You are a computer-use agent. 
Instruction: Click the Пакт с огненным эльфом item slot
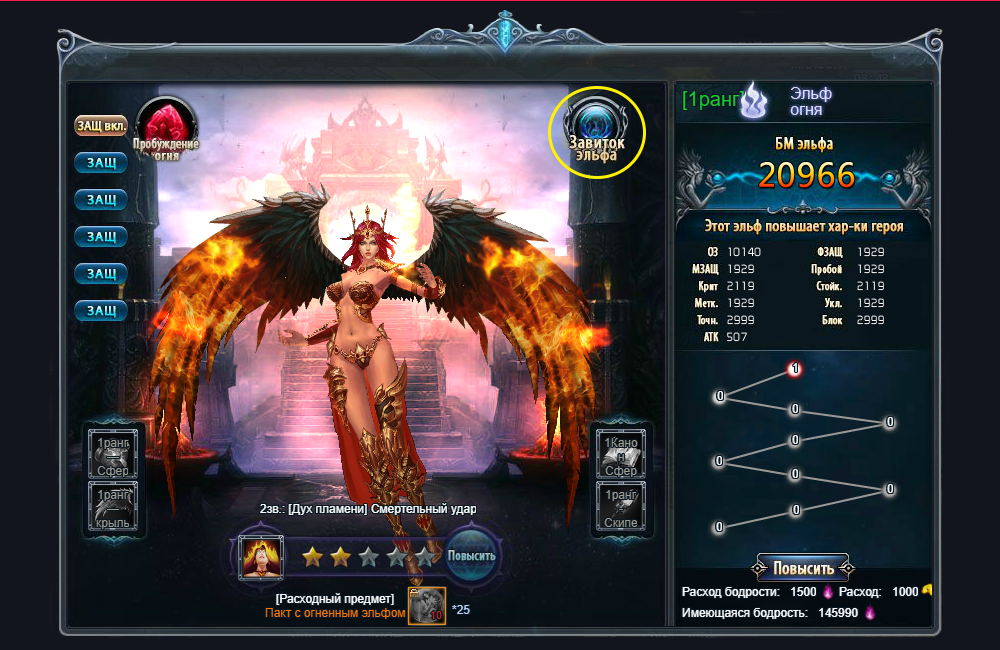(427, 604)
